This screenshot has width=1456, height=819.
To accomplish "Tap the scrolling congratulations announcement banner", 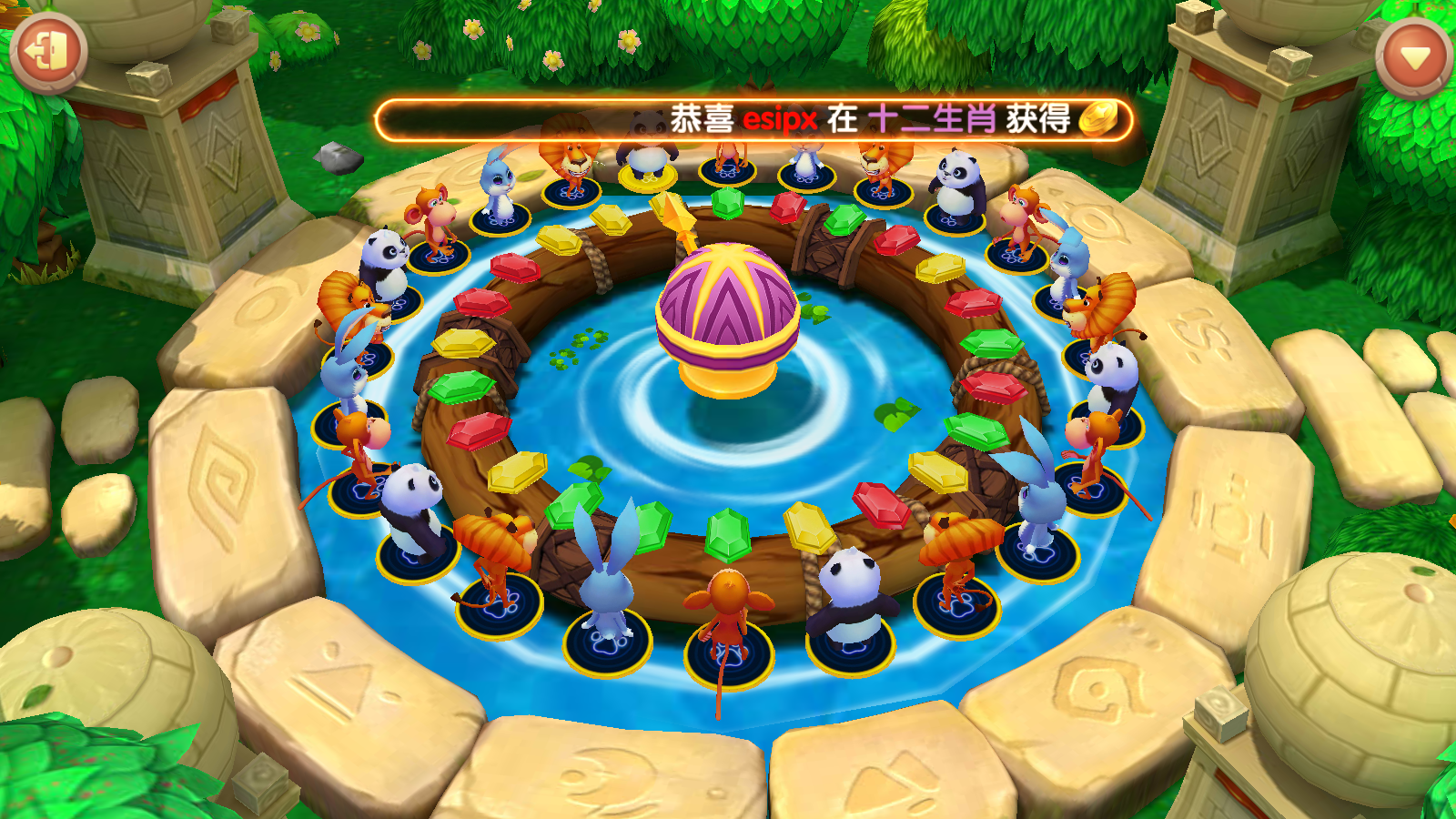I will [753, 120].
